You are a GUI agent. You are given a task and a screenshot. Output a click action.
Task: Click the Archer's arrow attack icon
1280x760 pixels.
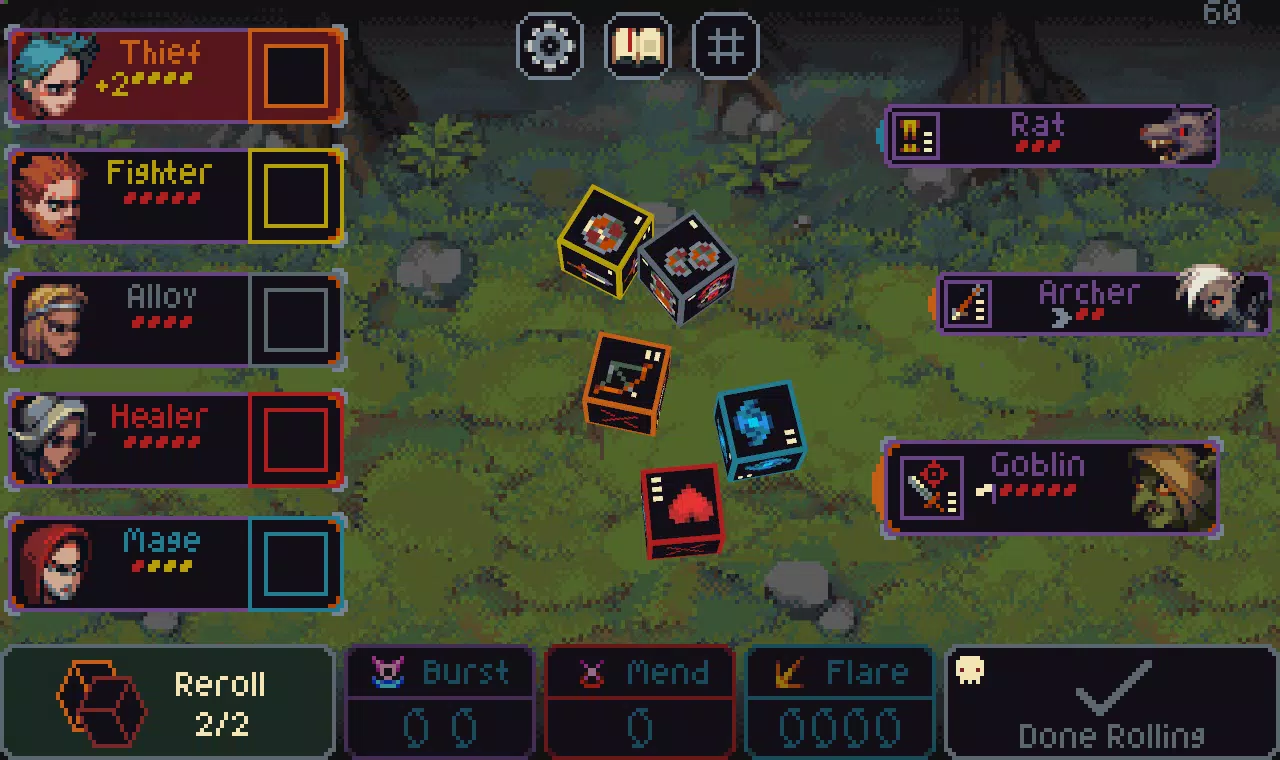tap(967, 305)
